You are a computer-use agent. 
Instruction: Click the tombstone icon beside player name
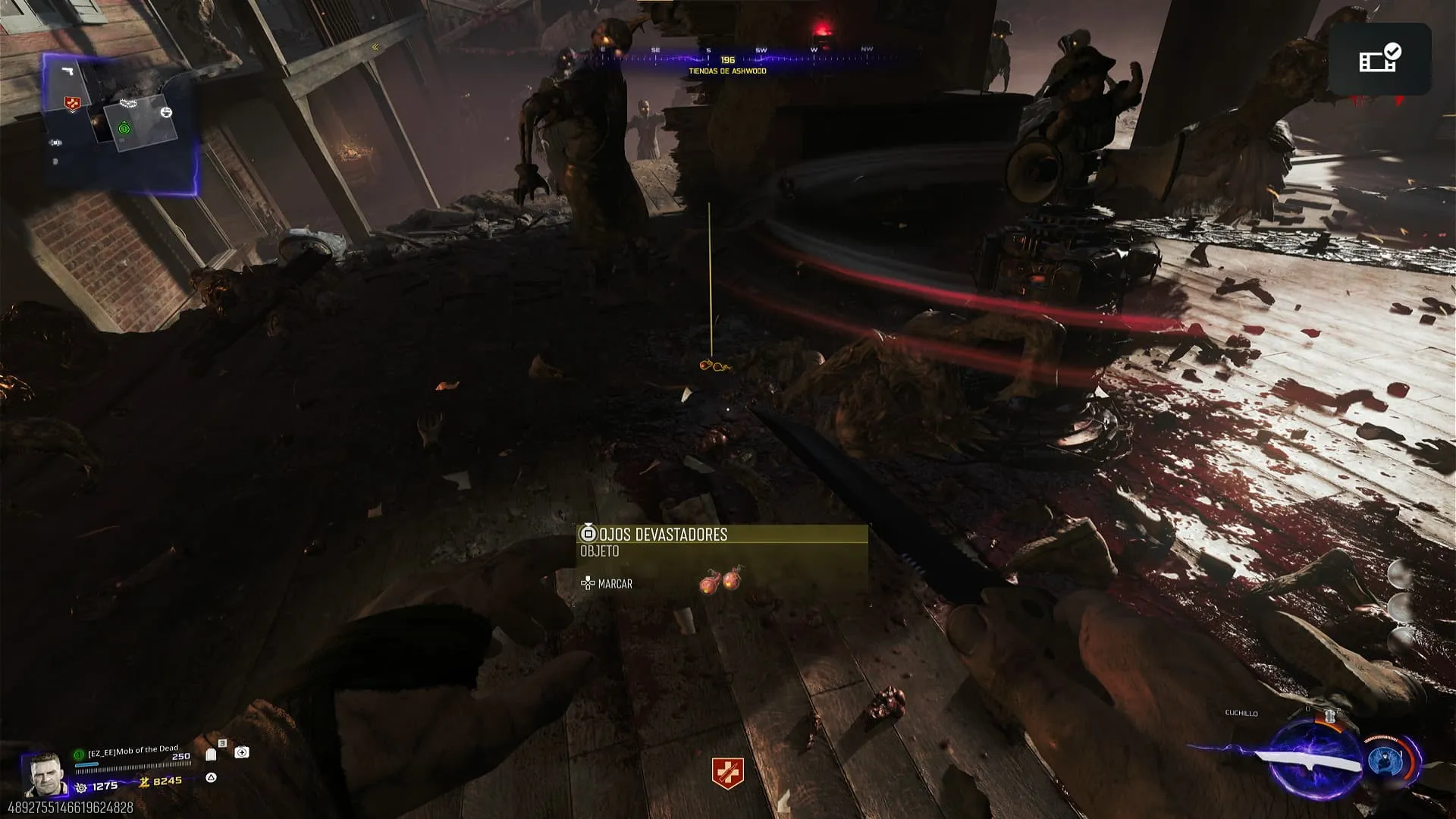coord(212,754)
